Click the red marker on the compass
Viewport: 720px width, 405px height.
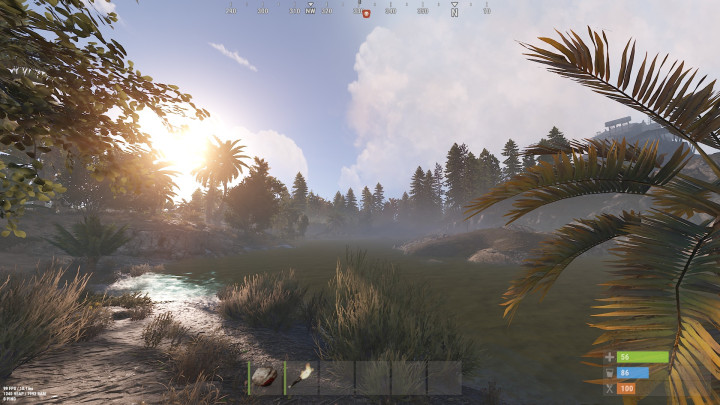click(366, 13)
